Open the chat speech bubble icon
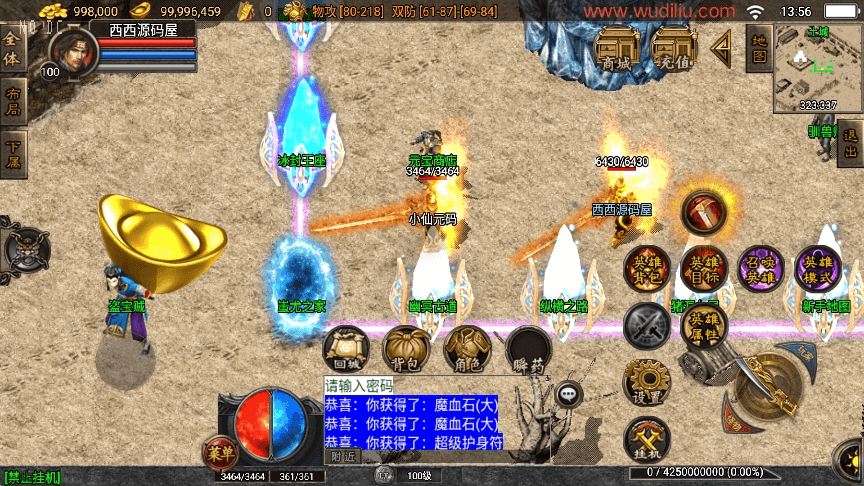Screen dimensions: 864x486 570,394
